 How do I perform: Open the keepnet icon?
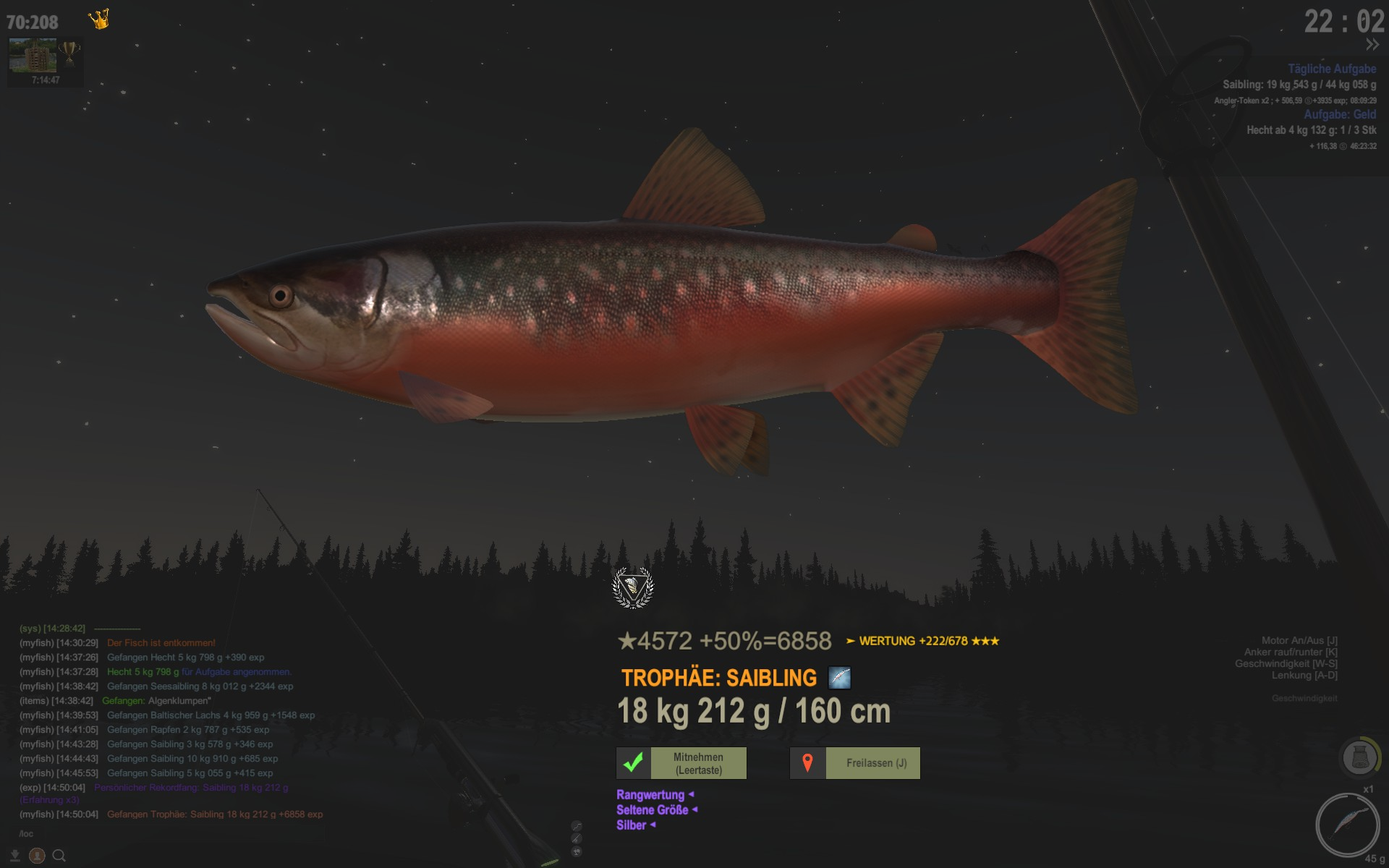pyautogui.click(x=1359, y=758)
